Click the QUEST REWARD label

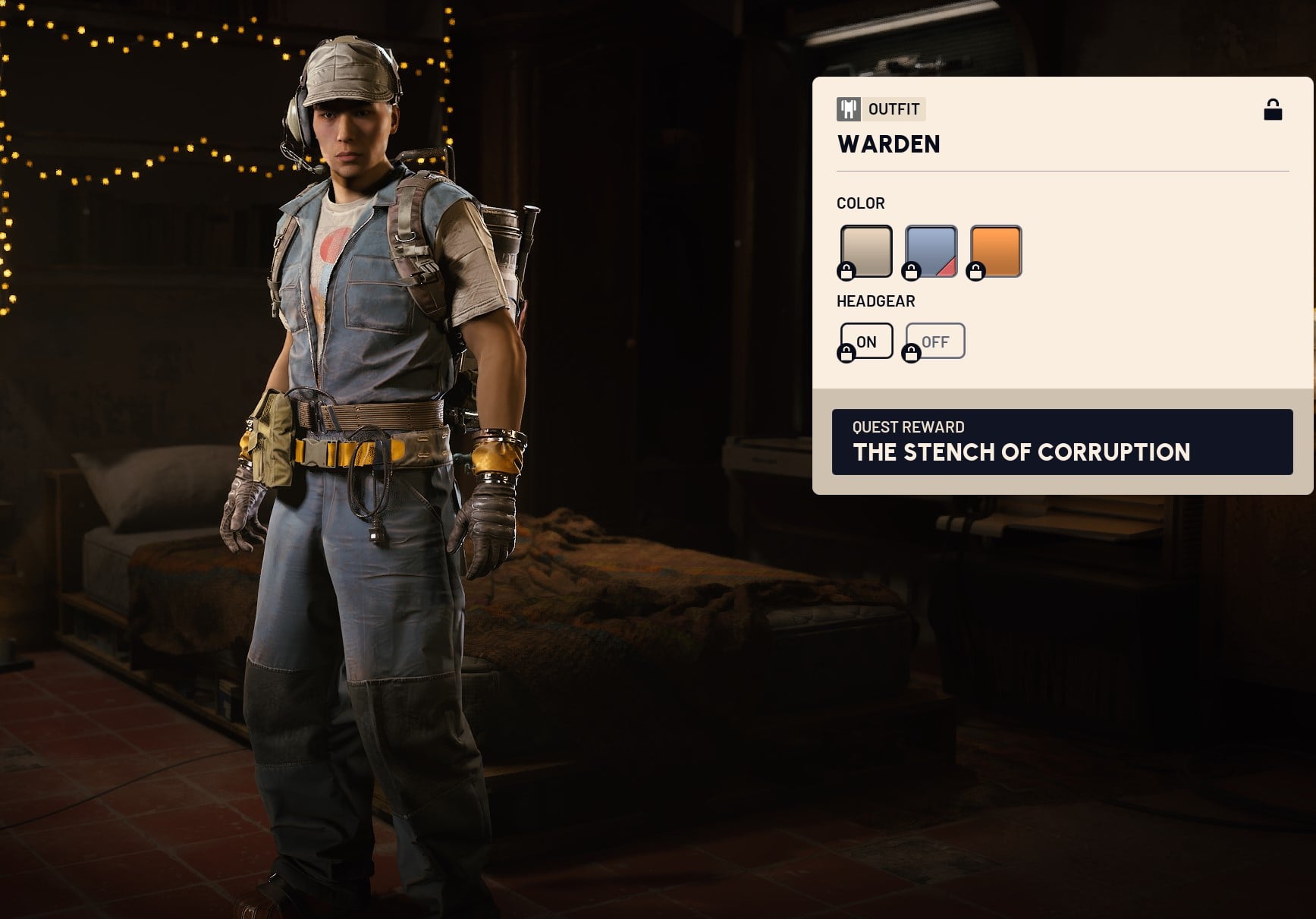(908, 427)
